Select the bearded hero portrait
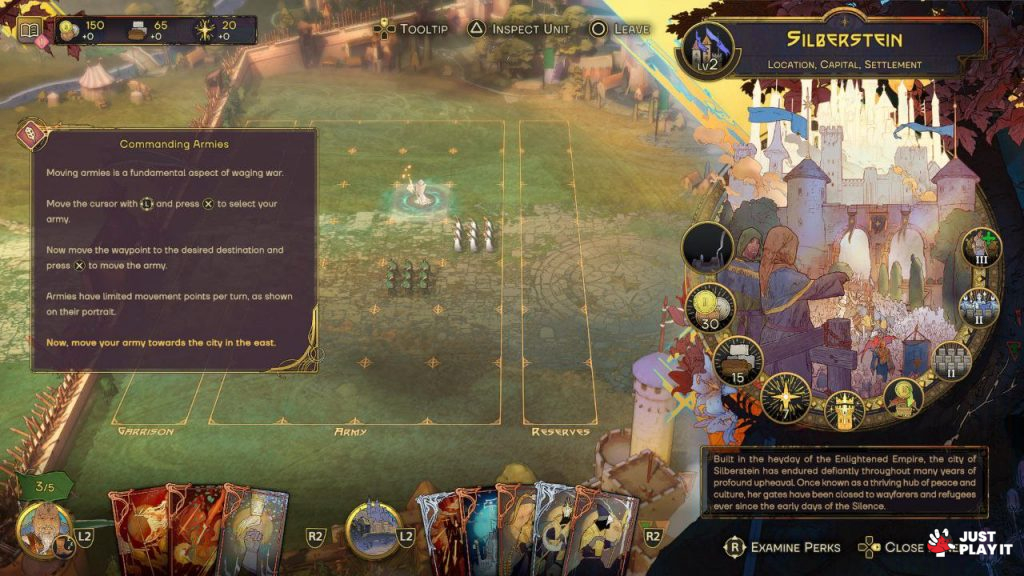The height and width of the screenshot is (576, 1024). (43, 529)
